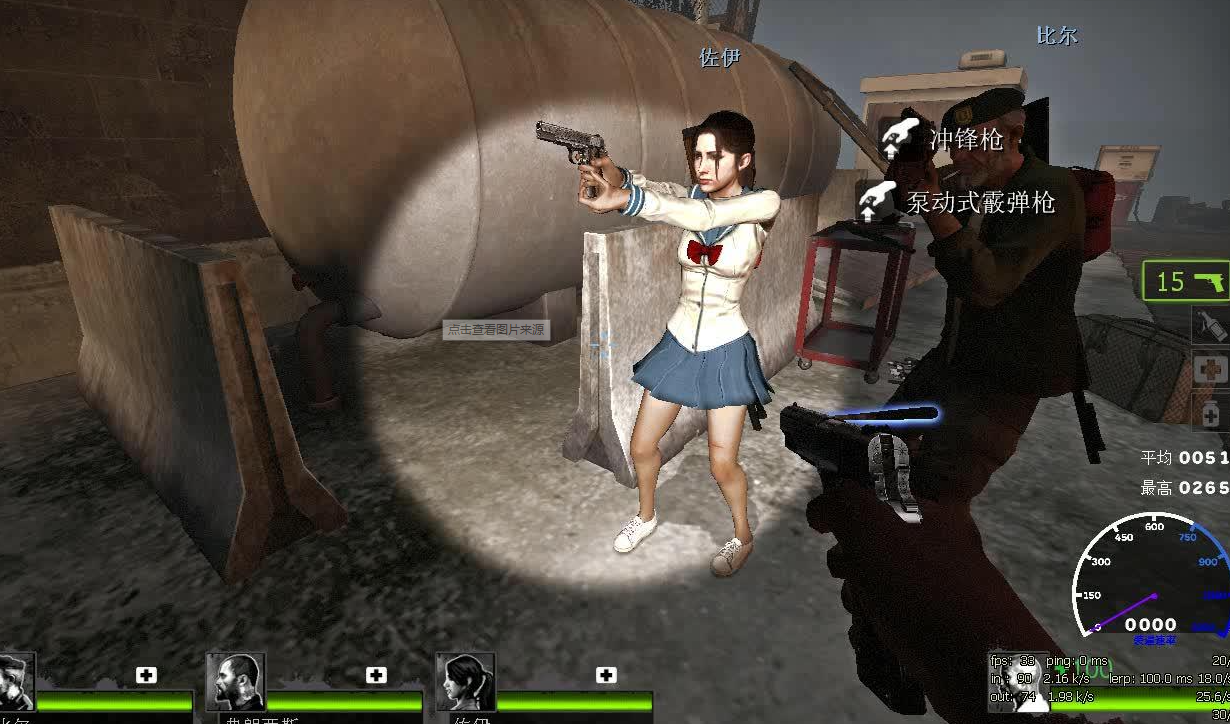
Task: Click the speedometer gauge
Action: [1152, 580]
